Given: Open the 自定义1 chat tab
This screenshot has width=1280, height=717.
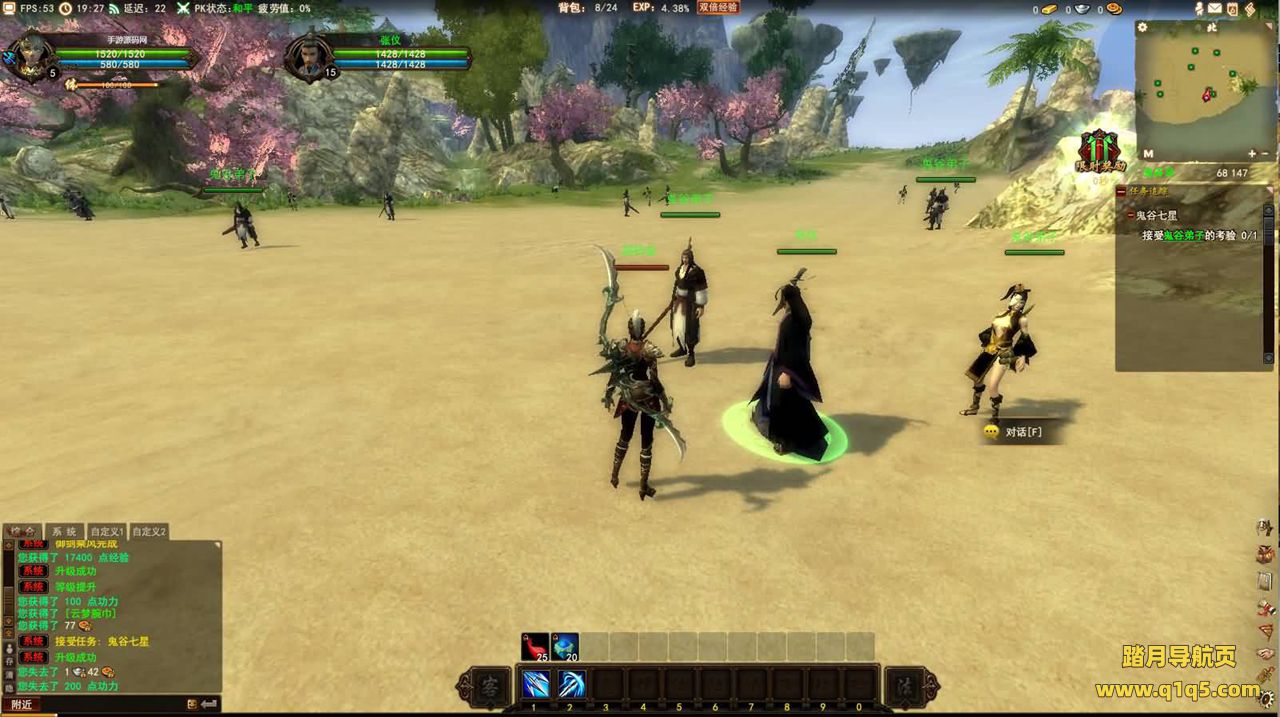Looking at the screenshot, I should pos(106,531).
